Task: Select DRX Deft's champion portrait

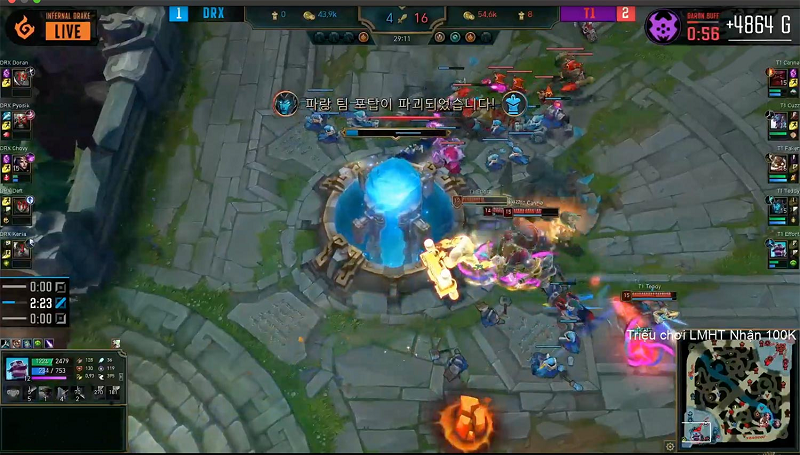Action: pyautogui.click(x=21, y=207)
